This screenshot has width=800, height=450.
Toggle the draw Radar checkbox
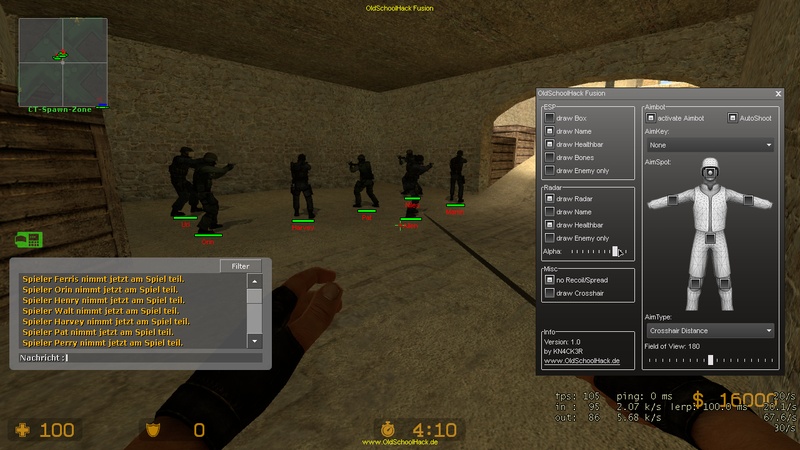550,199
